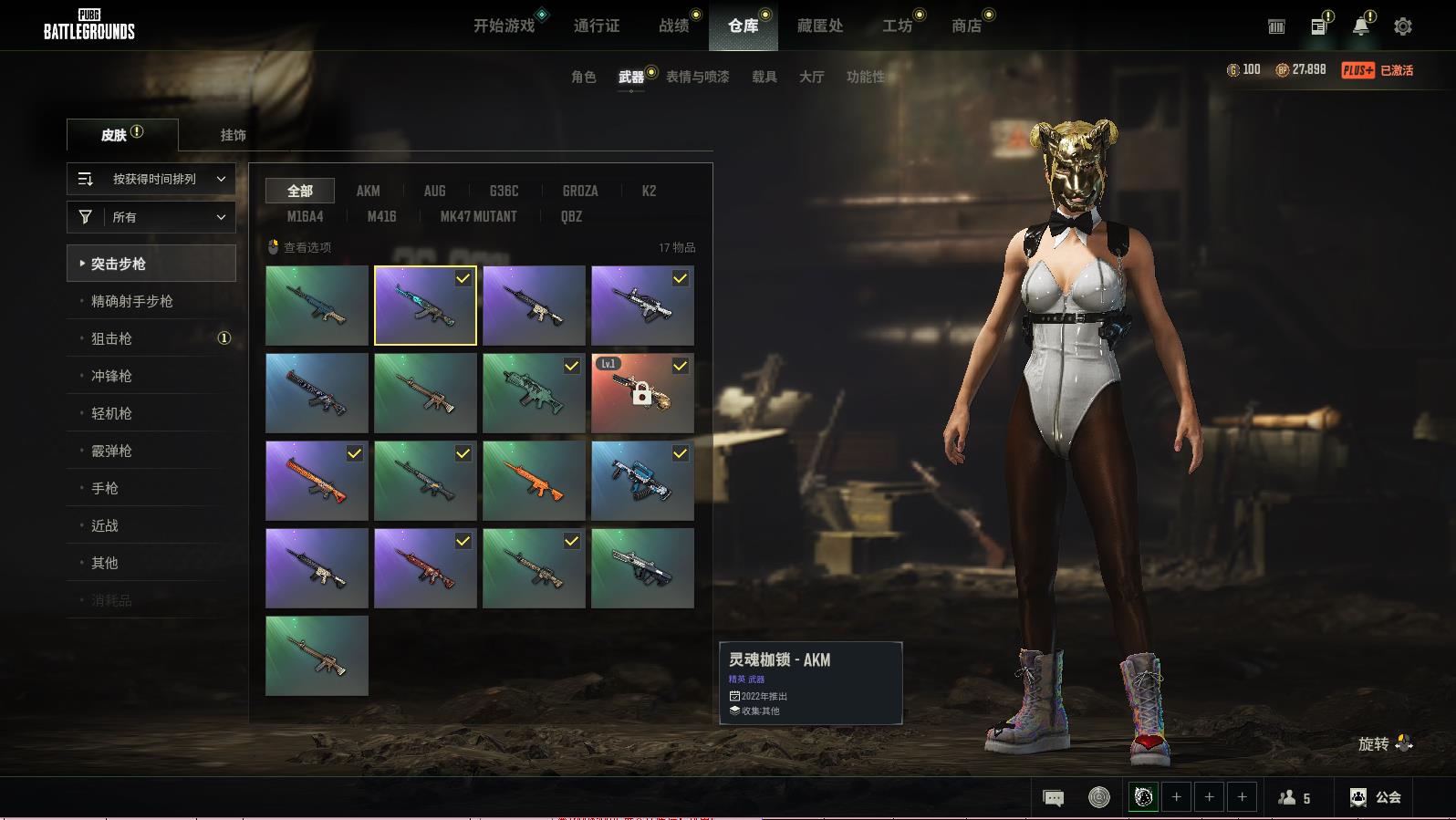
Task: Choose the 狙击枪 weapon category
Action: click(x=111, y=338)
